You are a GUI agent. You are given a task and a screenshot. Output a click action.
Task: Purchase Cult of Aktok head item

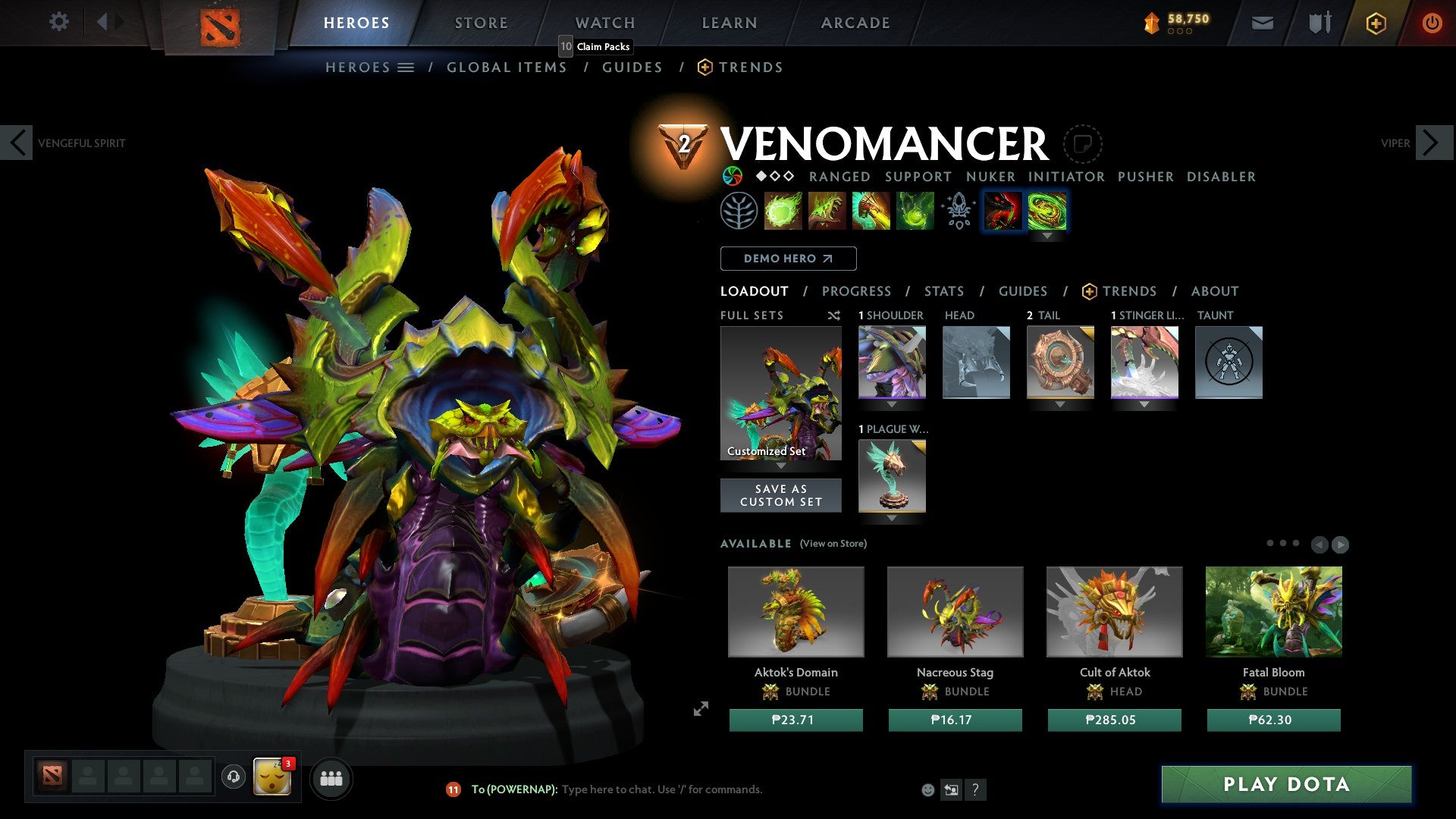1114,720
